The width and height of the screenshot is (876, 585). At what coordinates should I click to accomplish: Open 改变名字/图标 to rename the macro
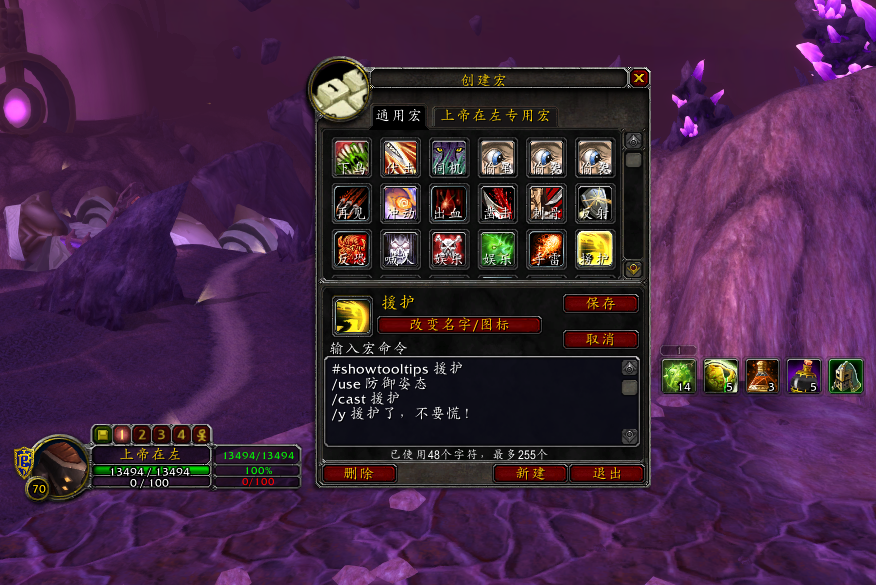[x=459, y=325]
